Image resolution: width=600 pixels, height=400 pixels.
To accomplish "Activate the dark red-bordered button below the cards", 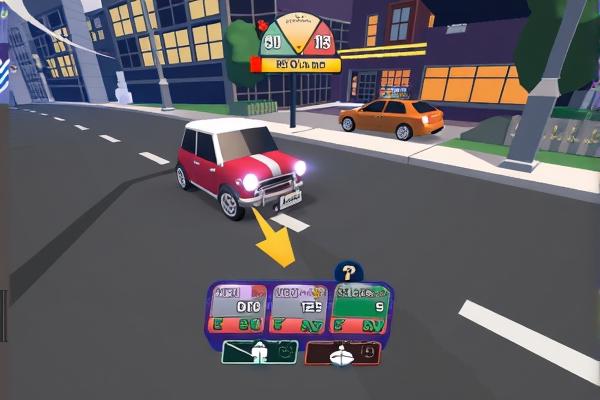I will (x=342, y=352).
